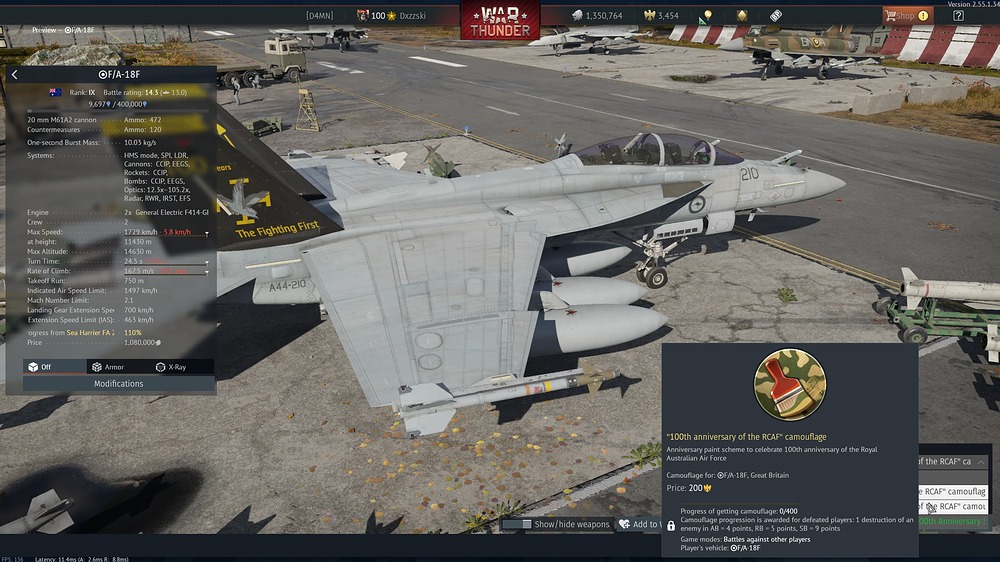The image size is (1000, 562).
Task: Go back from the F/A-18F preview
Action: (x=14, y=75)
